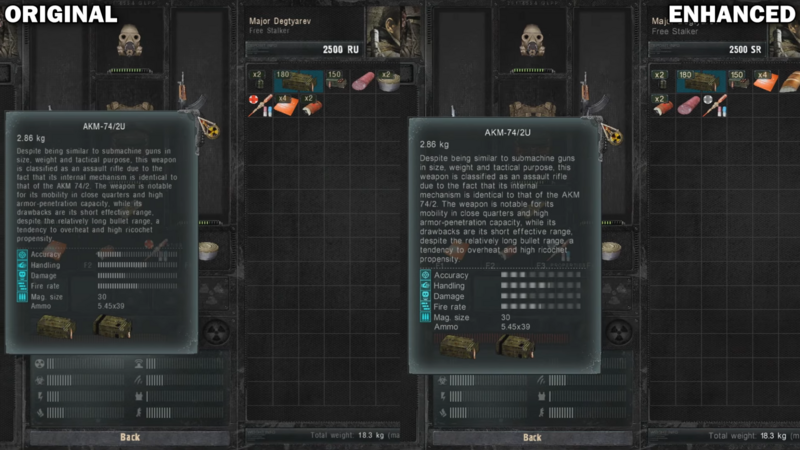Image resolution: width=800 pixels, height=450 pixels.
Task: Click the Back button in the Original panel
Action: coord(130,437)
